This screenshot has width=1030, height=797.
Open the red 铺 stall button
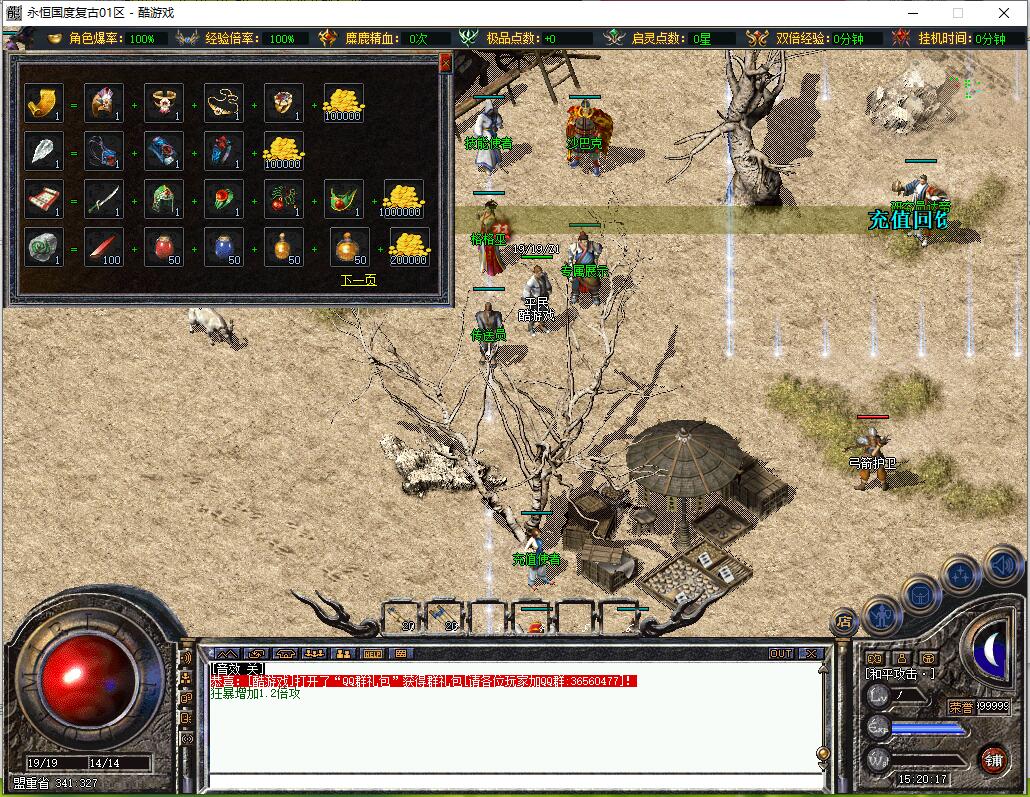993,759
